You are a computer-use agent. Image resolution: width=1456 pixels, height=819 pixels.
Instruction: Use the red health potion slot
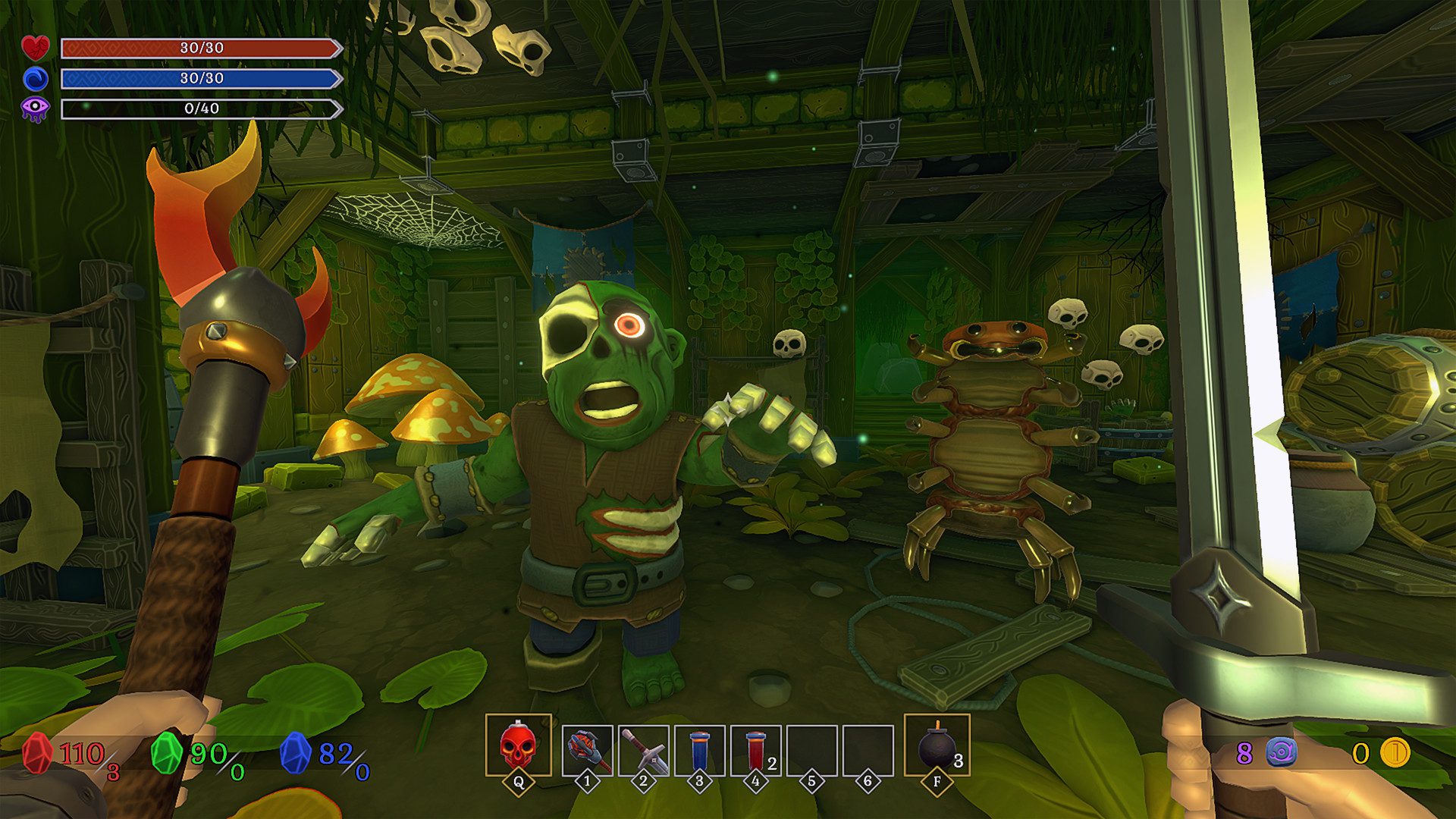point(755,750)
